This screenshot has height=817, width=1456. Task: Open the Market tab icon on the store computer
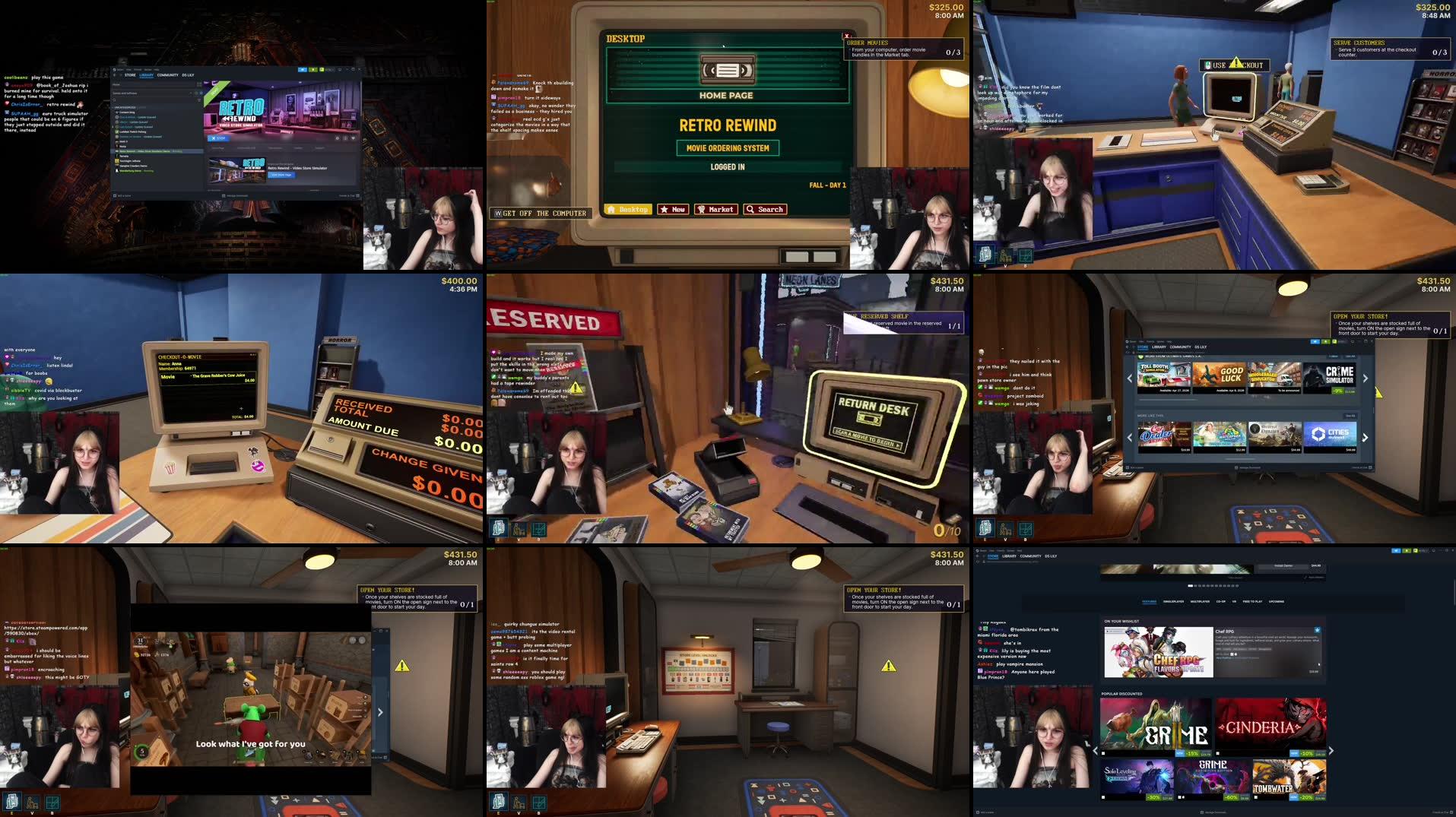[x=702, y=210]
